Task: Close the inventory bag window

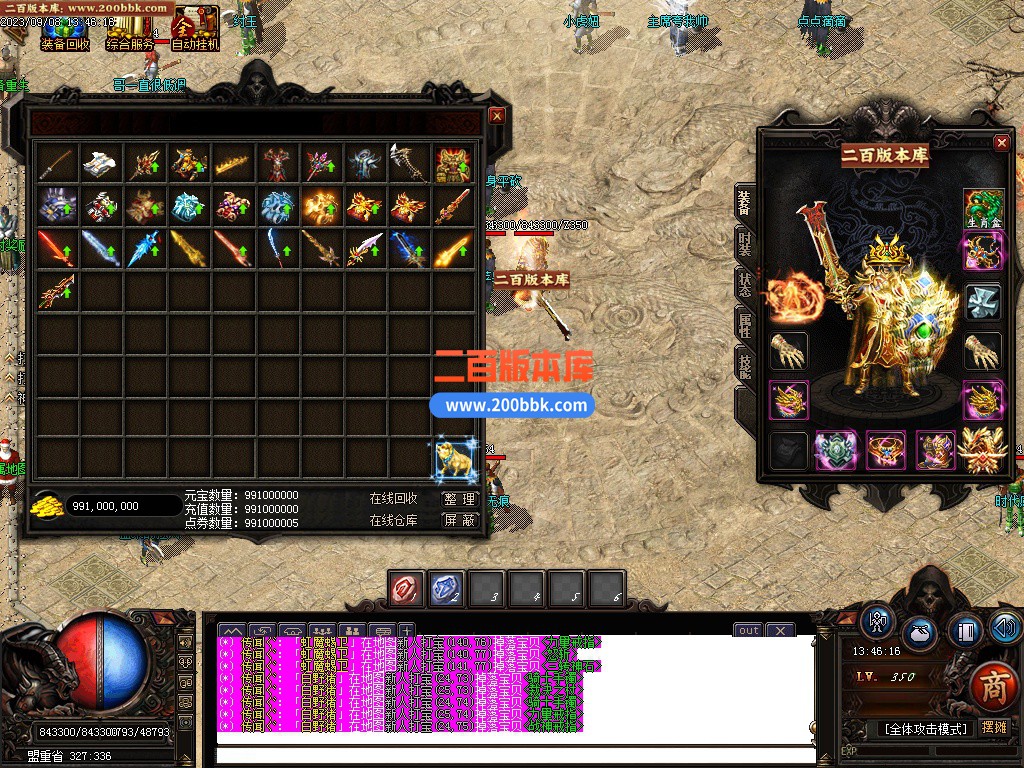Action: click(497, 115)
